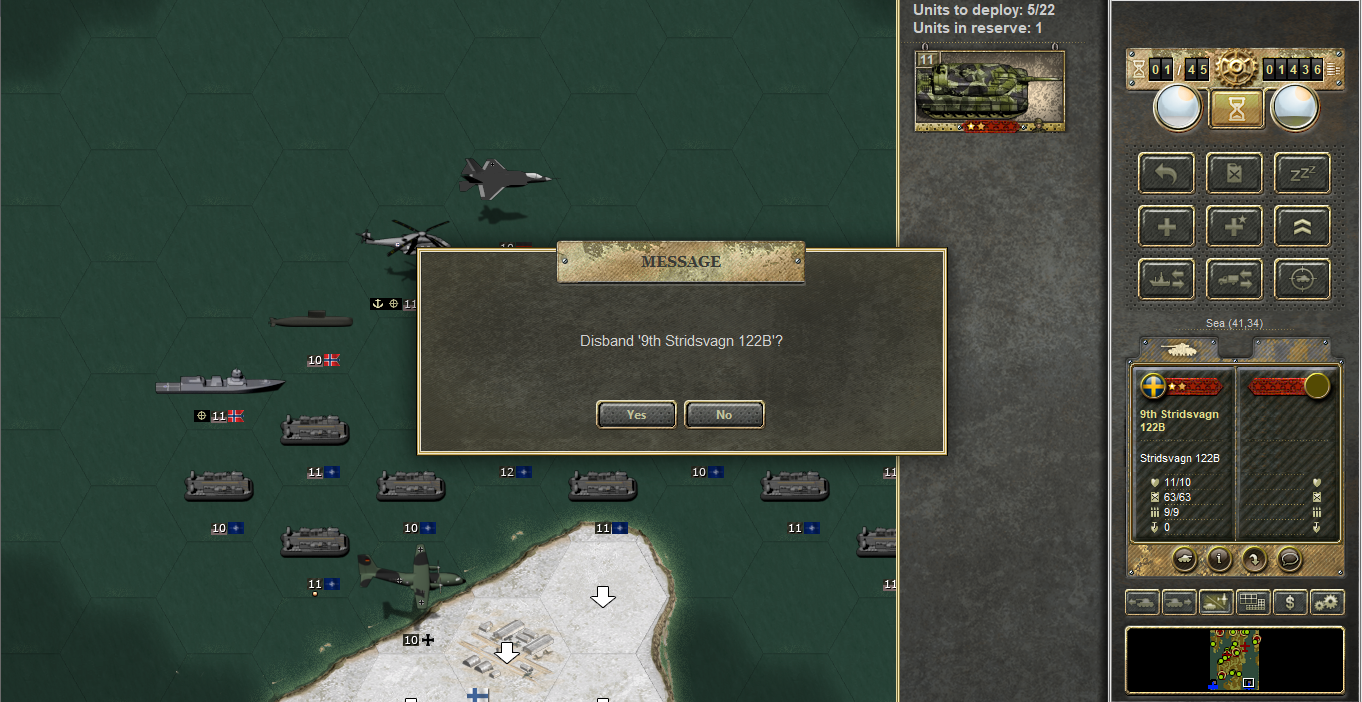Choose the plus-with-star elite replacements button
The image size is (1362, 702).
(1234, 226)
